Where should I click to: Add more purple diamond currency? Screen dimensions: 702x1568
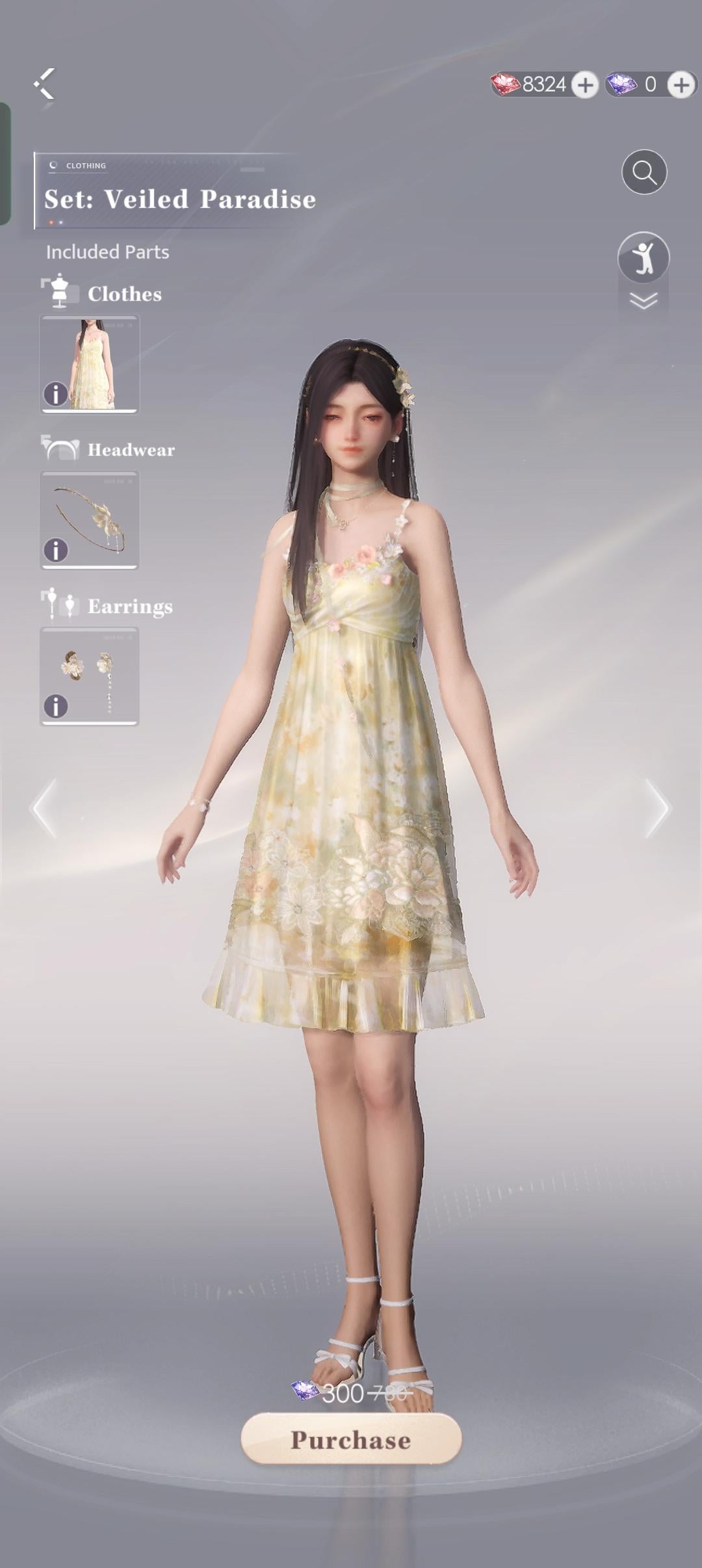tap(681, 85)
